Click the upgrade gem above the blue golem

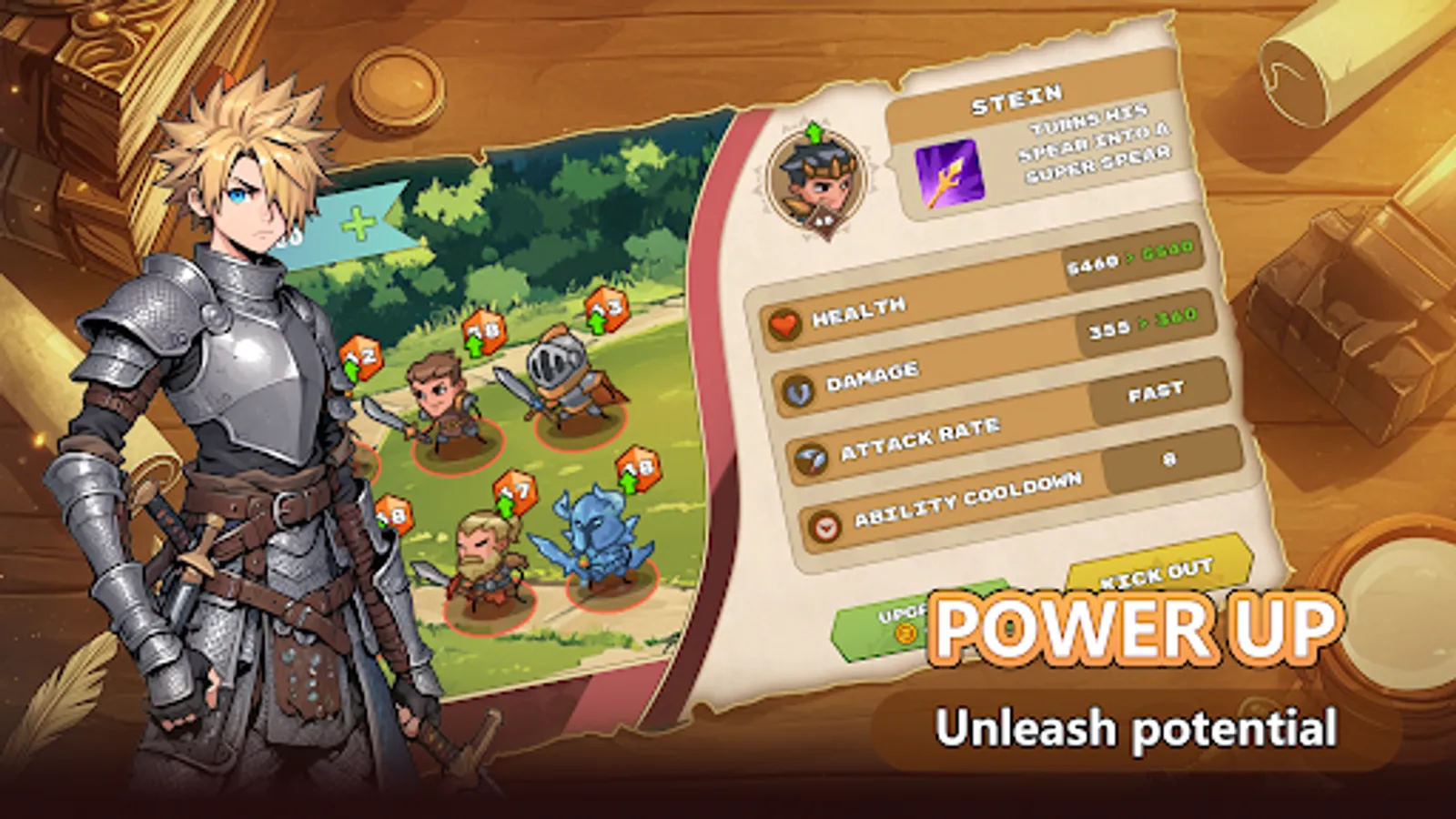click(x=637, y=470)
